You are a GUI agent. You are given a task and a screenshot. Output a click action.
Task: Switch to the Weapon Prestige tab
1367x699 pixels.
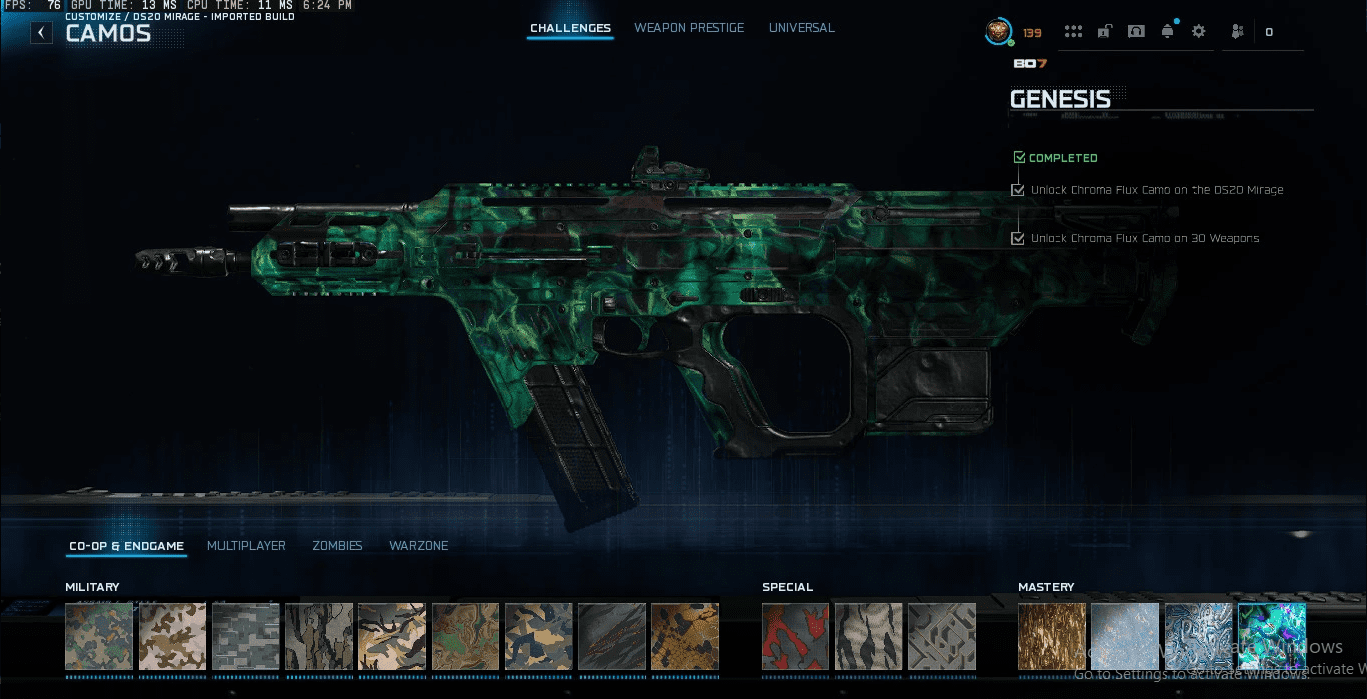point(689,28)
